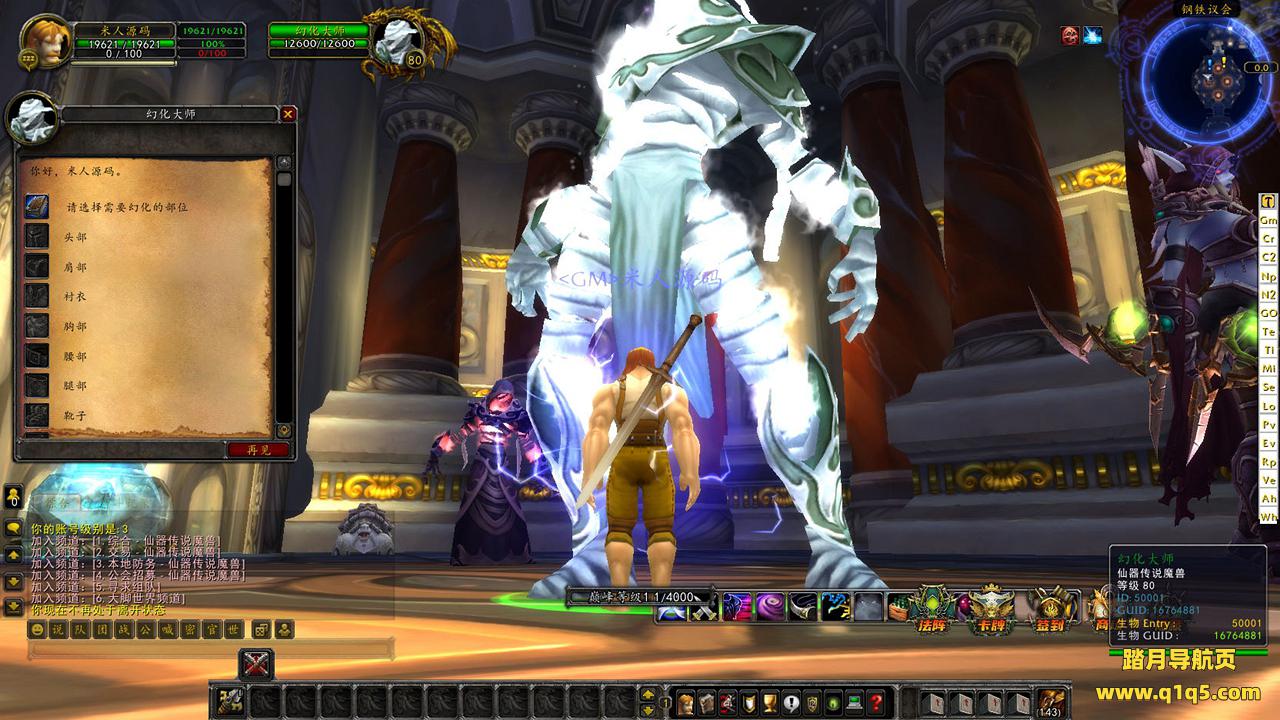Select the 肩部 (shoulder) slot option
Screen dimensions: 1280x720
pyautogui.click(x=76, y=268)
